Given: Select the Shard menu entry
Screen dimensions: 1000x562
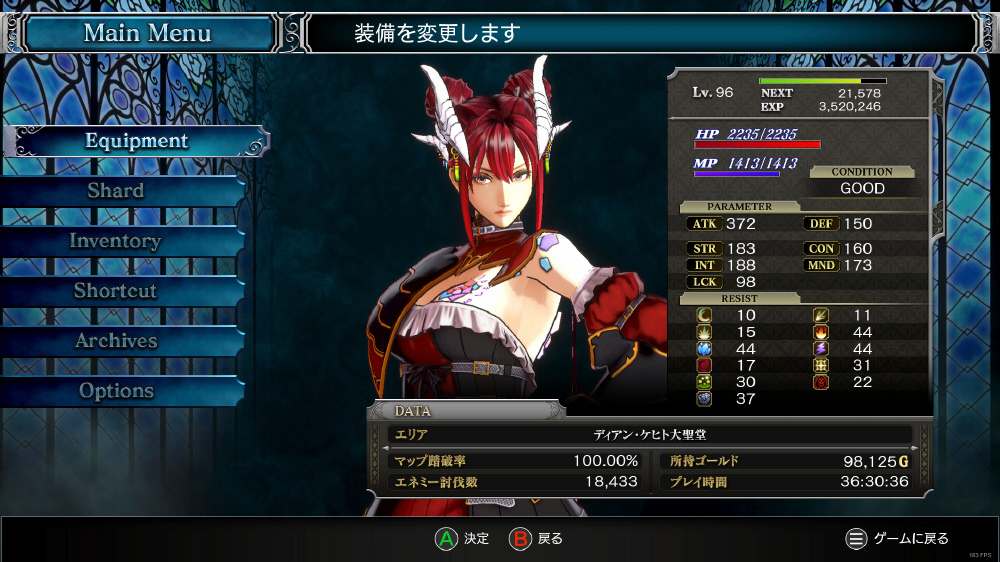Looking at the screenshot, I should point(116,191).
